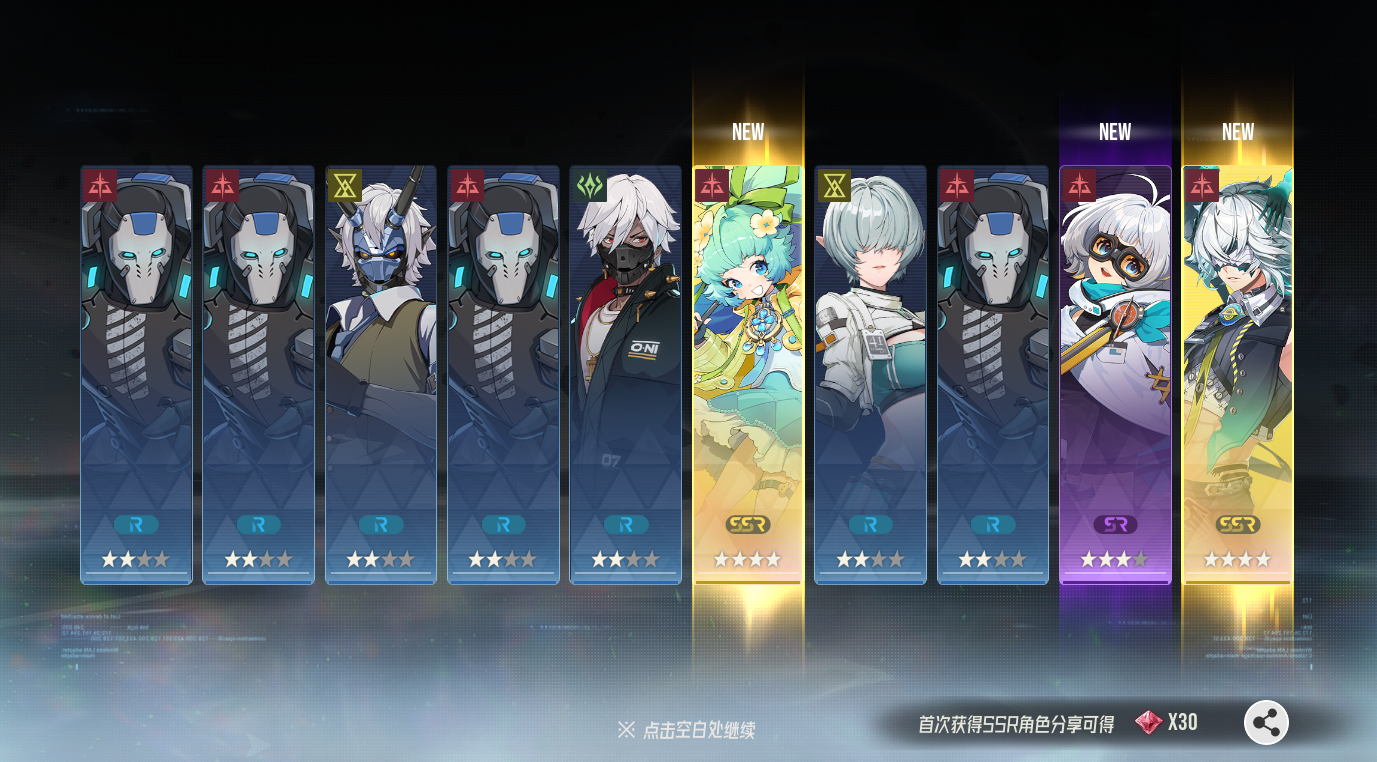Click the NEW banner above the green-haired SSR card
The height and width of the screenshot is (762, 1377).
tap(747, 131)
